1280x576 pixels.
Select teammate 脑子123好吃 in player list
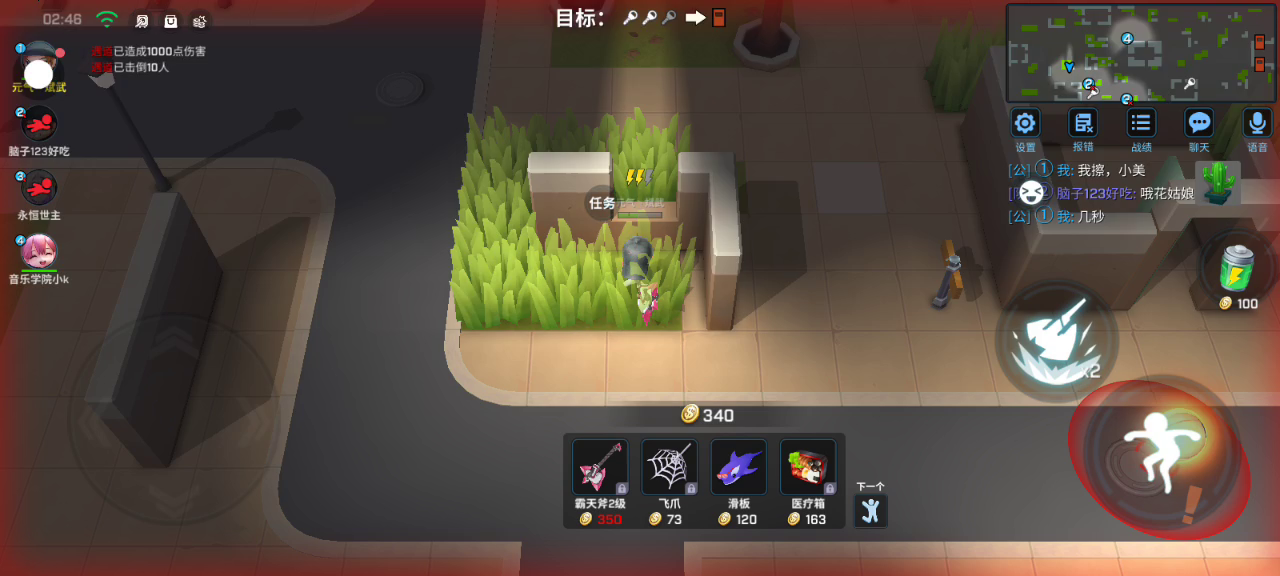pos(39,124)
